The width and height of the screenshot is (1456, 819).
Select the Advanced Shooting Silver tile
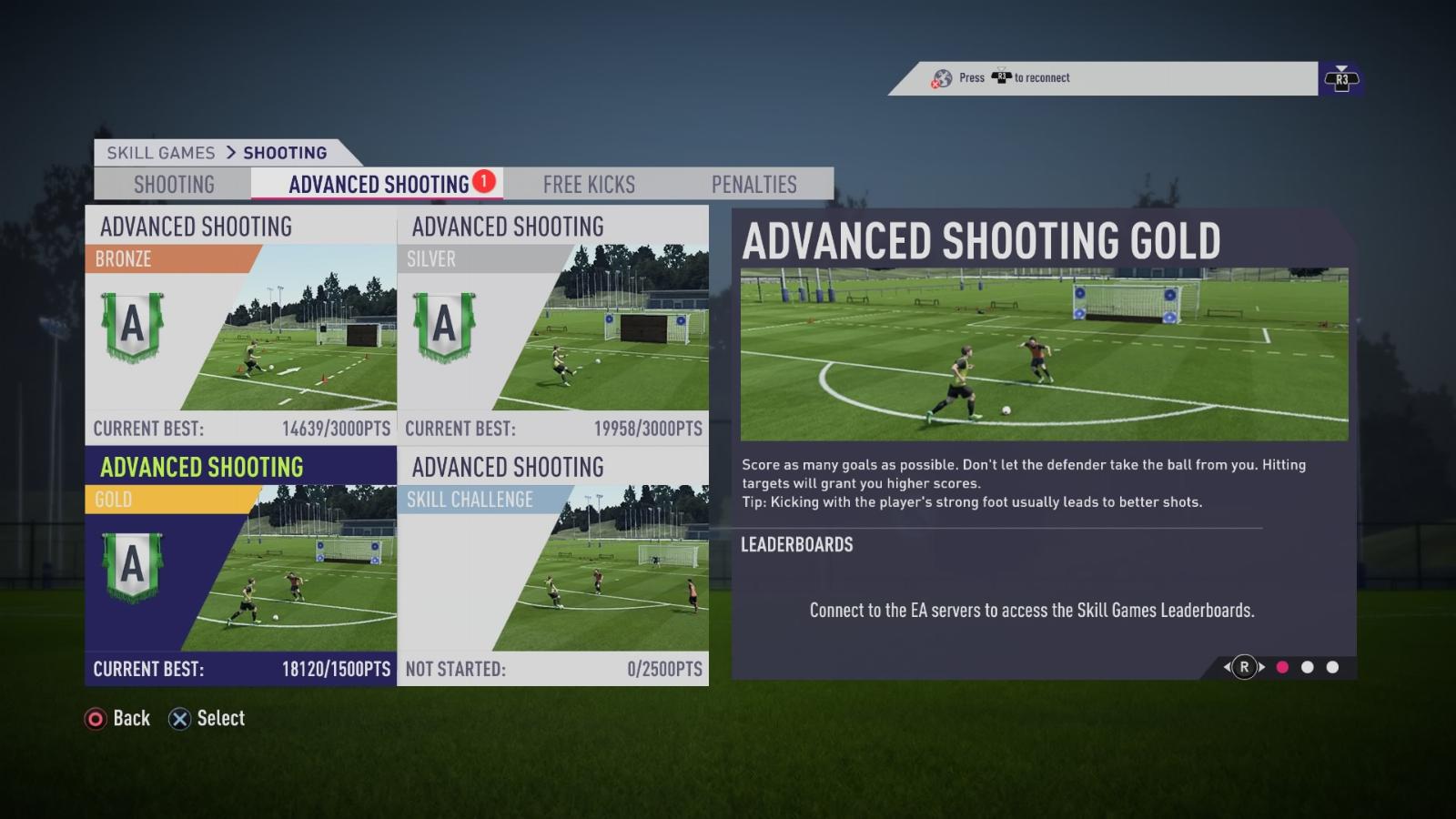click(x=553, y=325)
